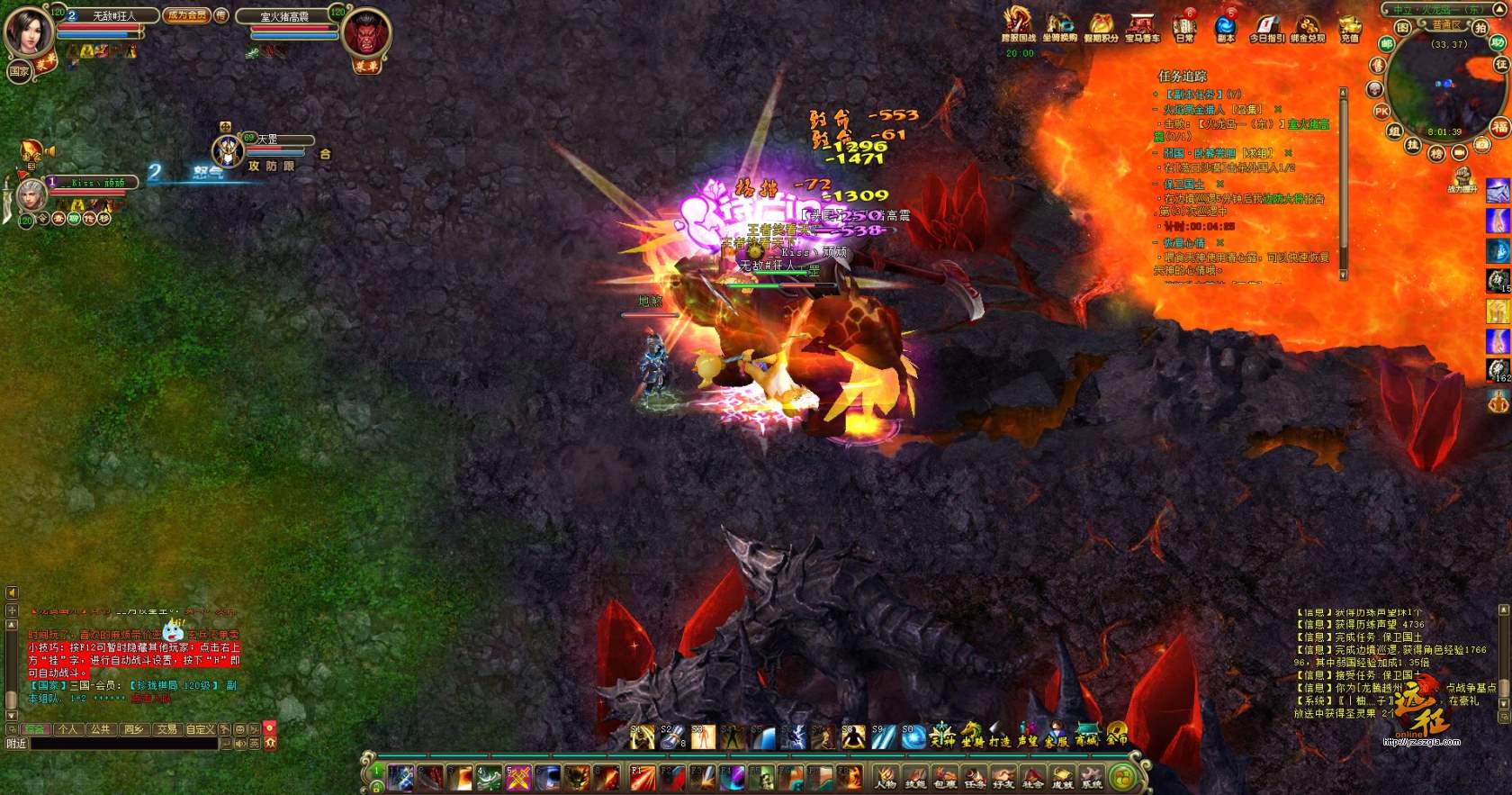The width and height of the screenshot is (1512, 795).
Task: Click the 商城 shop icon
Action: (1086, 736)
